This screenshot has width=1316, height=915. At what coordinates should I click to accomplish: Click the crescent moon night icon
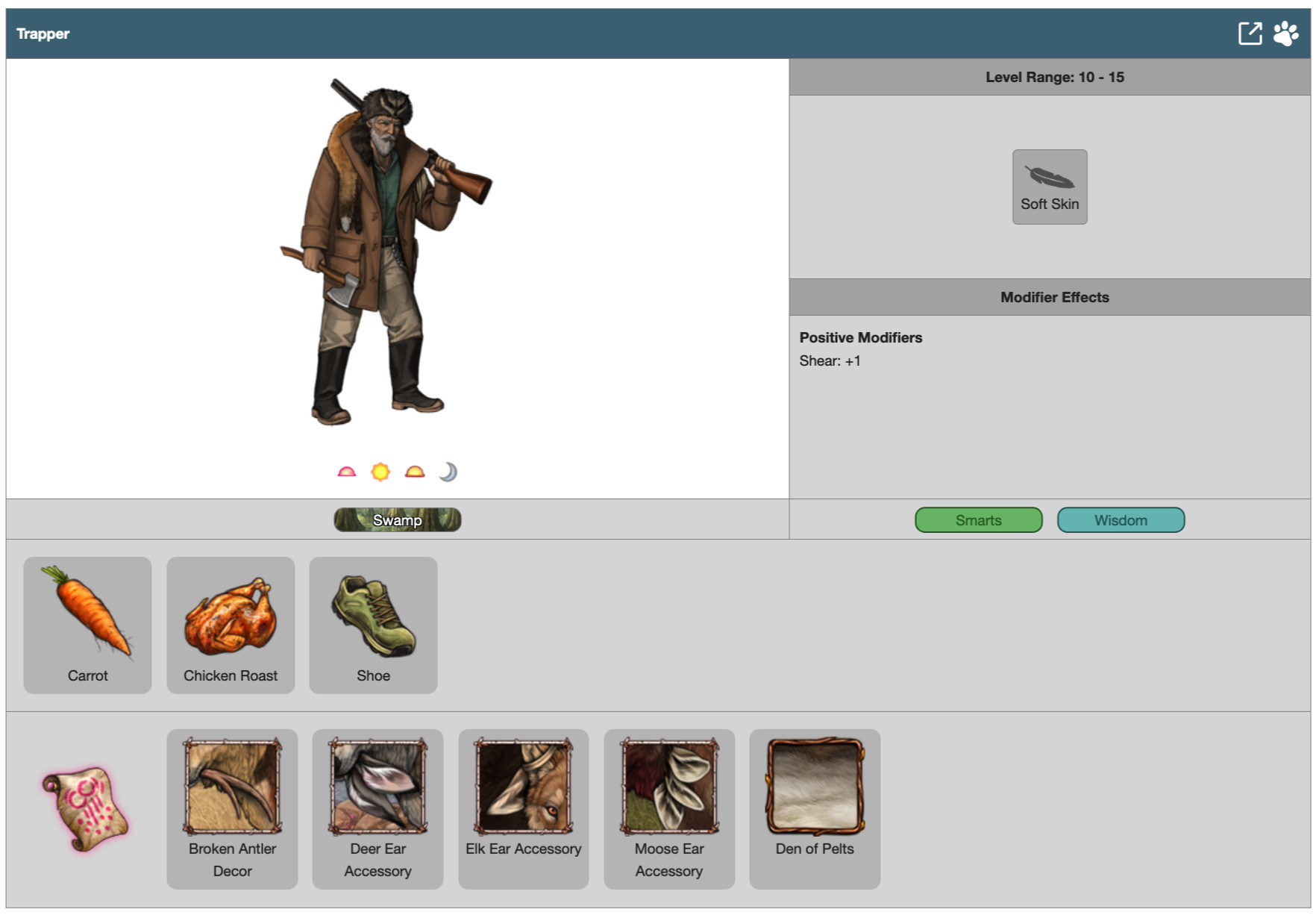448,472
